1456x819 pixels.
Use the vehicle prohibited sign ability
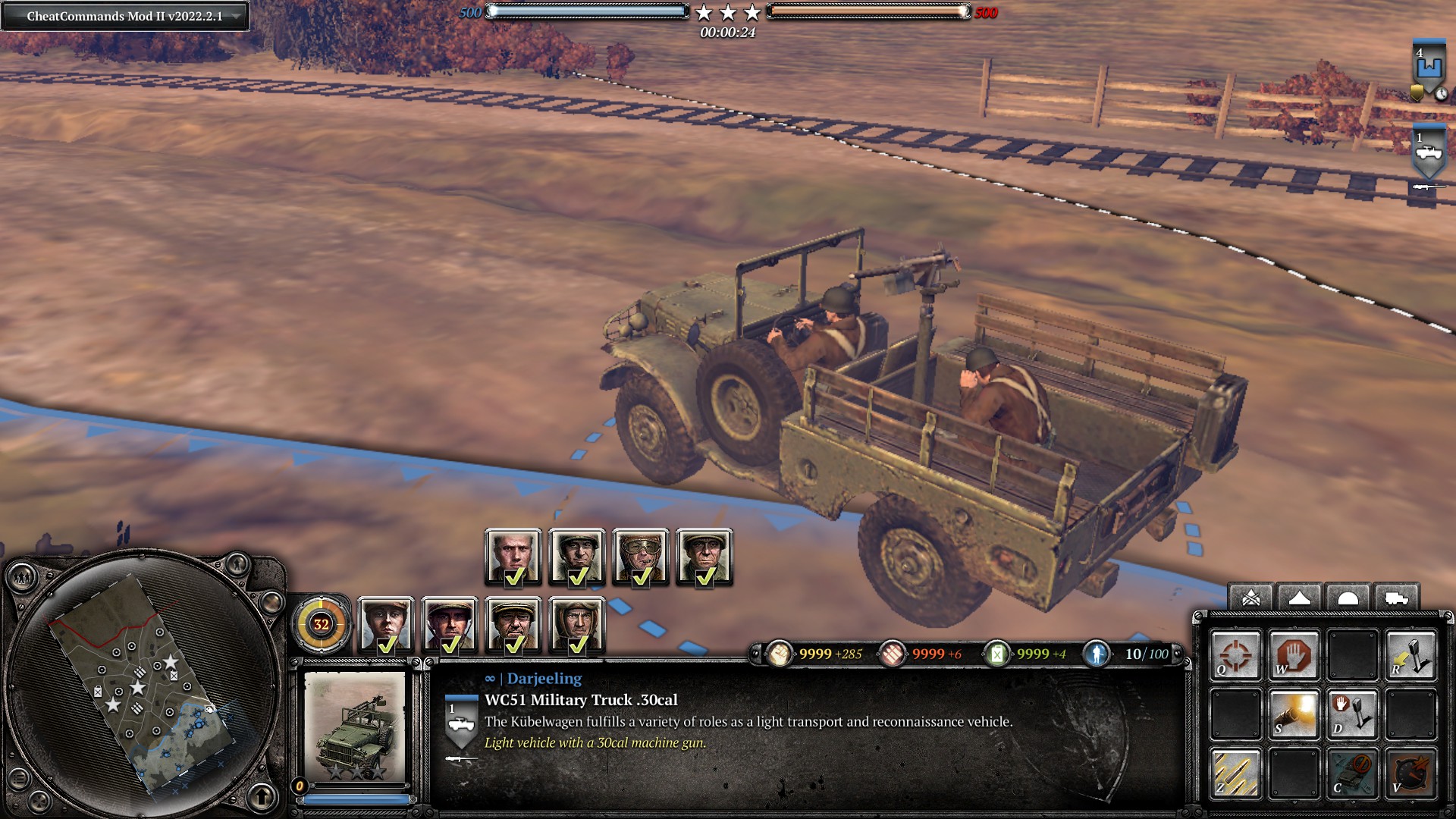pos(1352,773)
